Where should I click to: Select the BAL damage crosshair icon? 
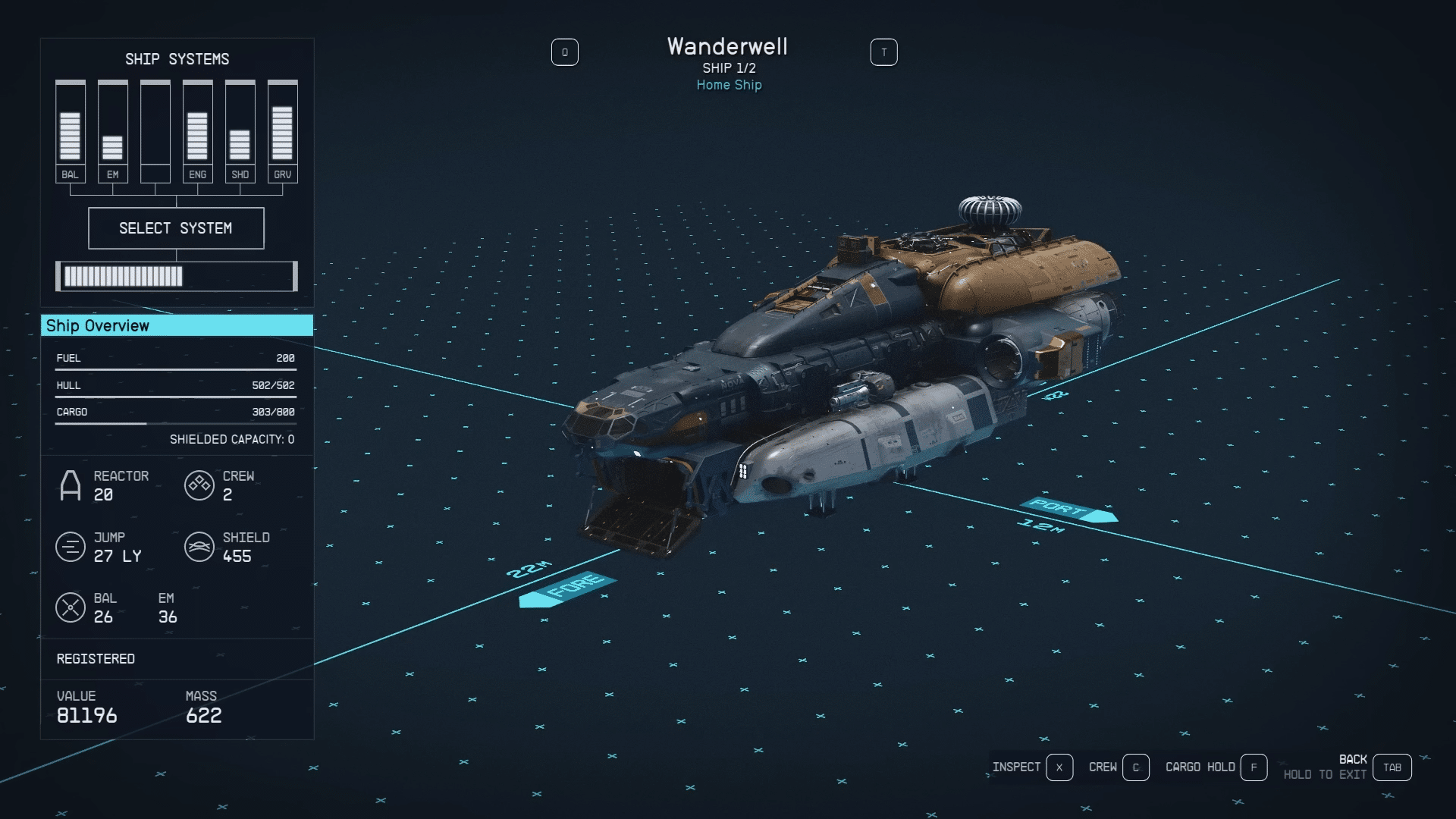tap(71, 607)
